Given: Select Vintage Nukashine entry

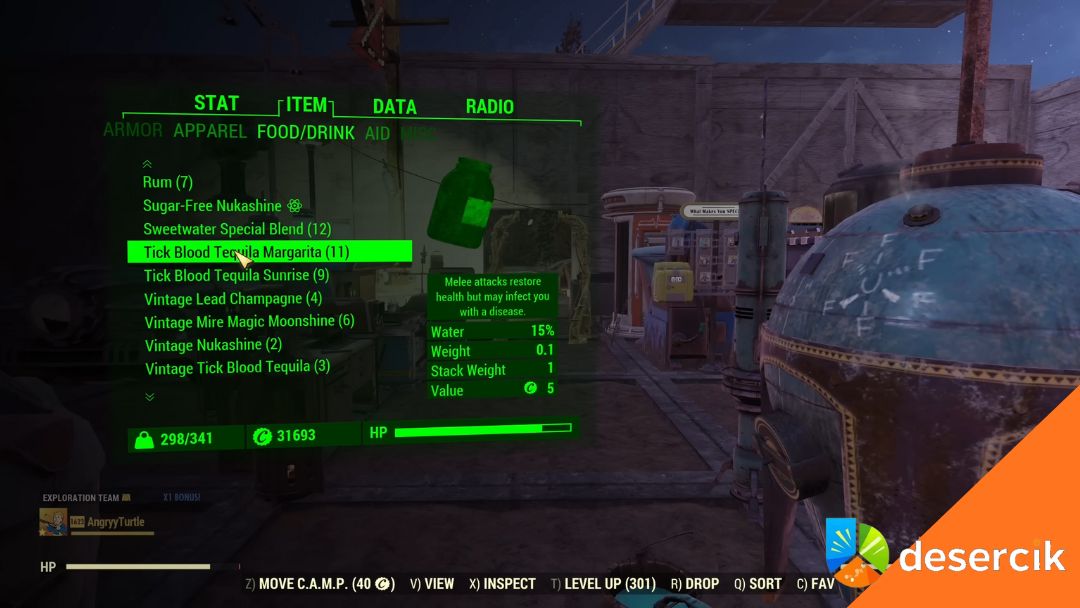Looking at the screenshot, I should (x=213, y=345).
